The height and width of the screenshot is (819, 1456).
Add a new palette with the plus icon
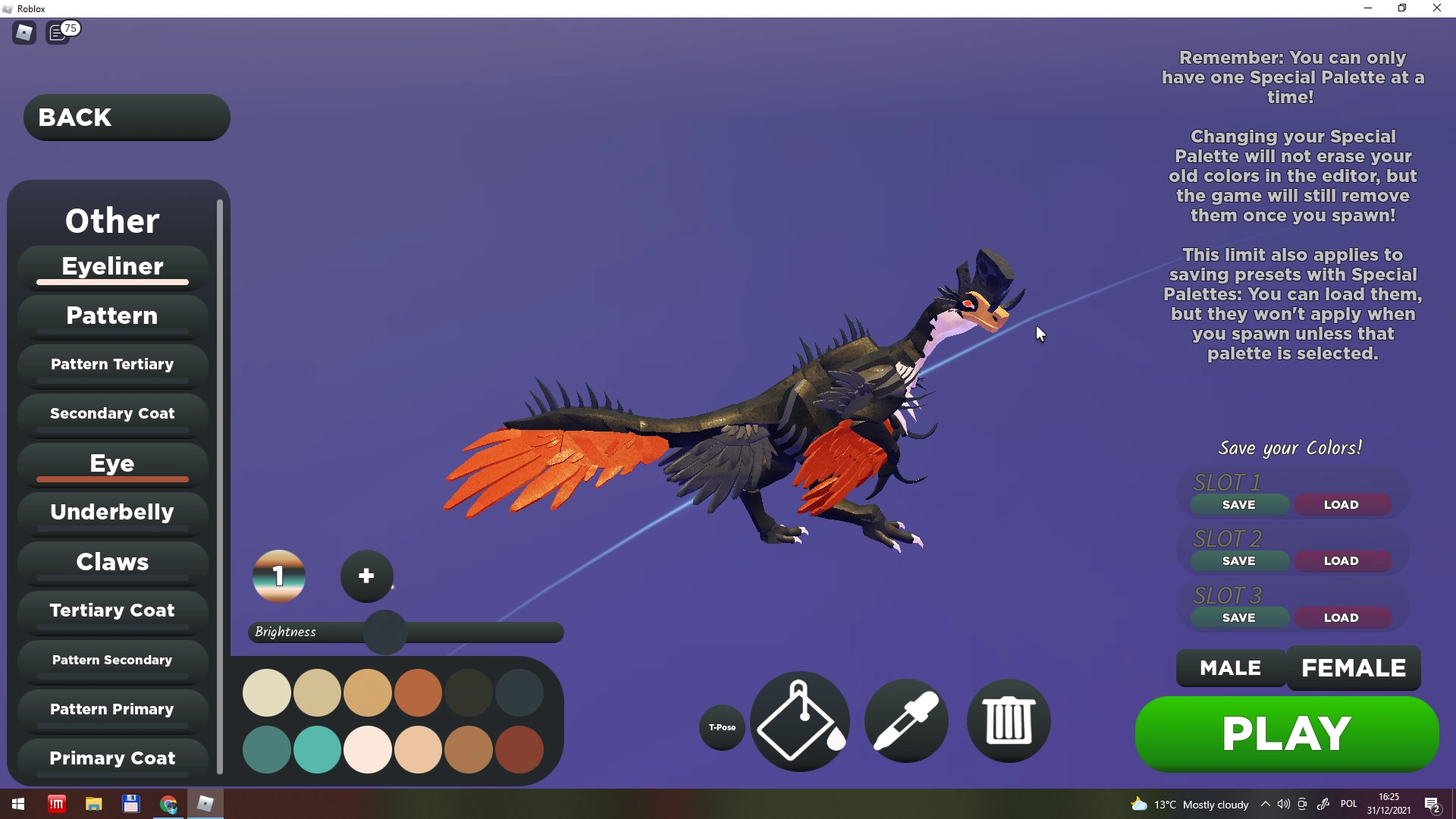366,576
